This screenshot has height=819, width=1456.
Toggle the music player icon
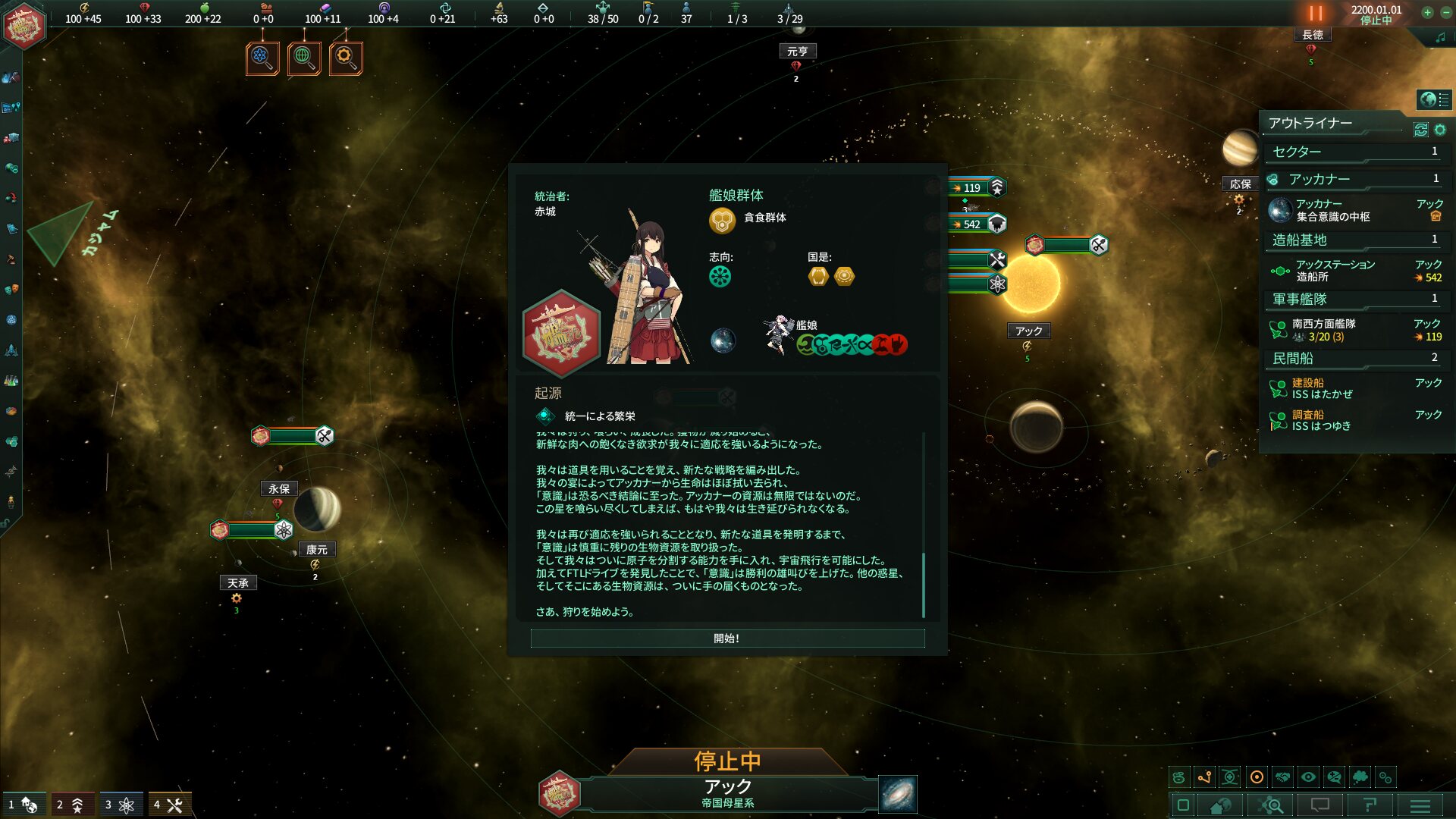1440,37
